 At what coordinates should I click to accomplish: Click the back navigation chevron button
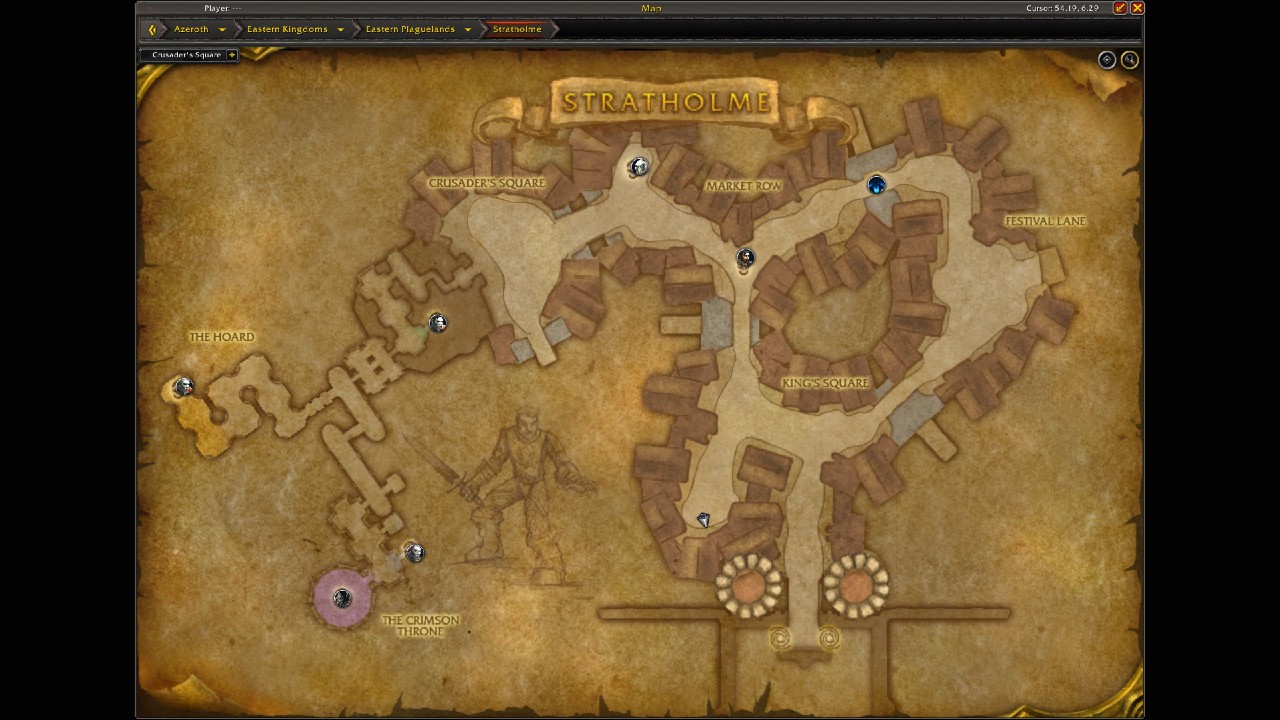tap(151, 29)
